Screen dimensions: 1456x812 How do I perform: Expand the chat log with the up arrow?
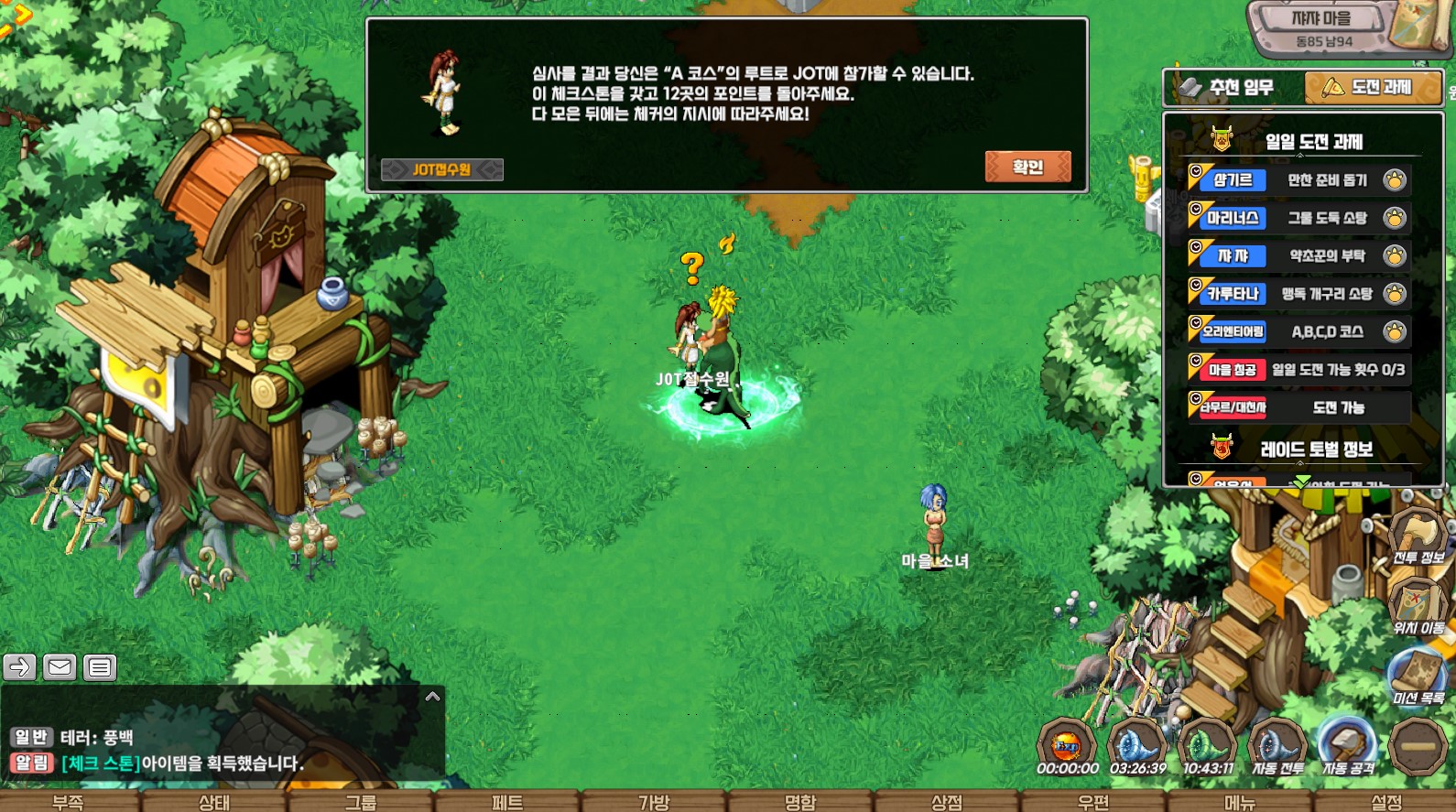click(x=433, y=698)
